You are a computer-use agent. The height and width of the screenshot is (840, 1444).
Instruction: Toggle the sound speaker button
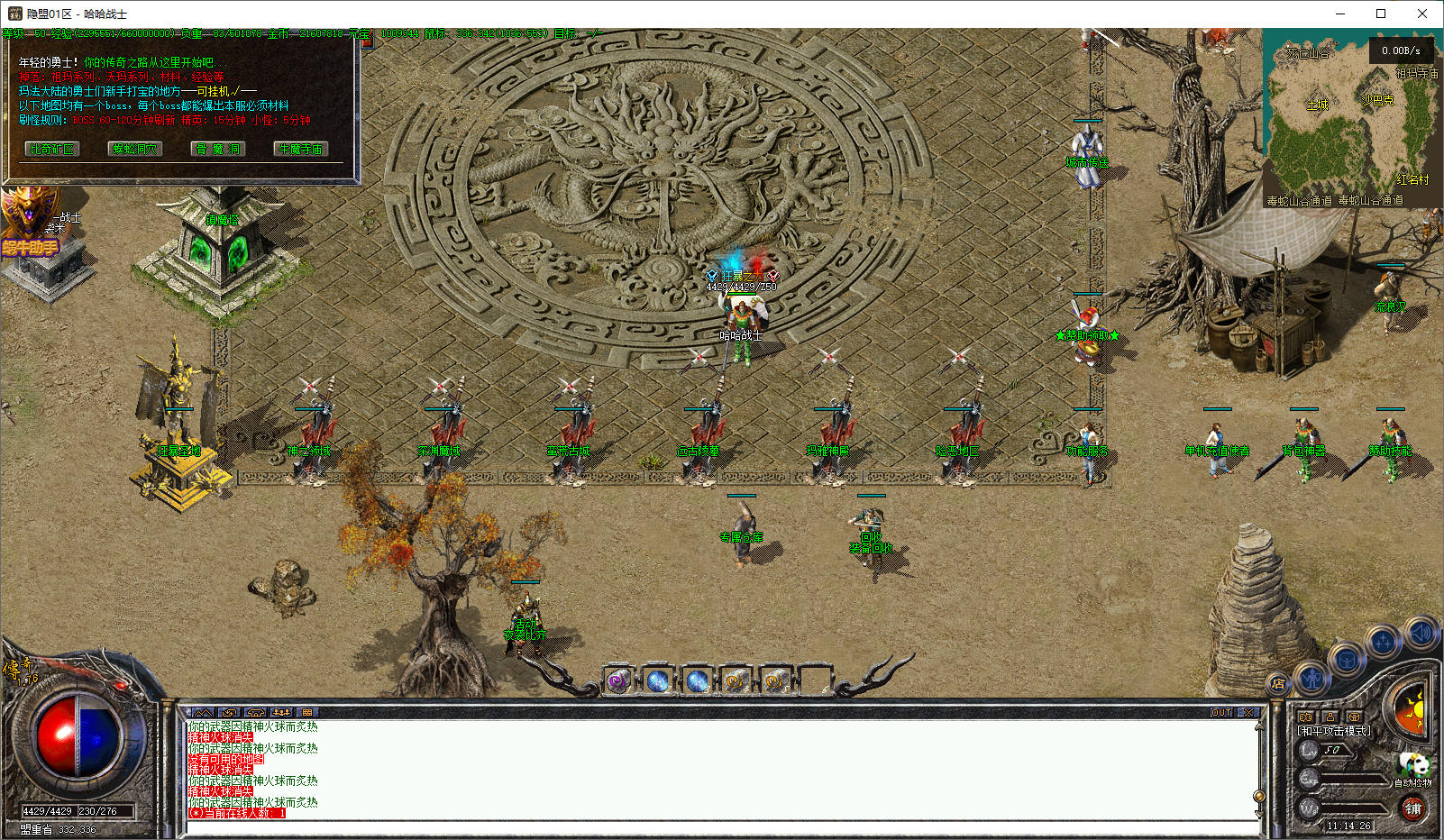tap(1421, 634)
